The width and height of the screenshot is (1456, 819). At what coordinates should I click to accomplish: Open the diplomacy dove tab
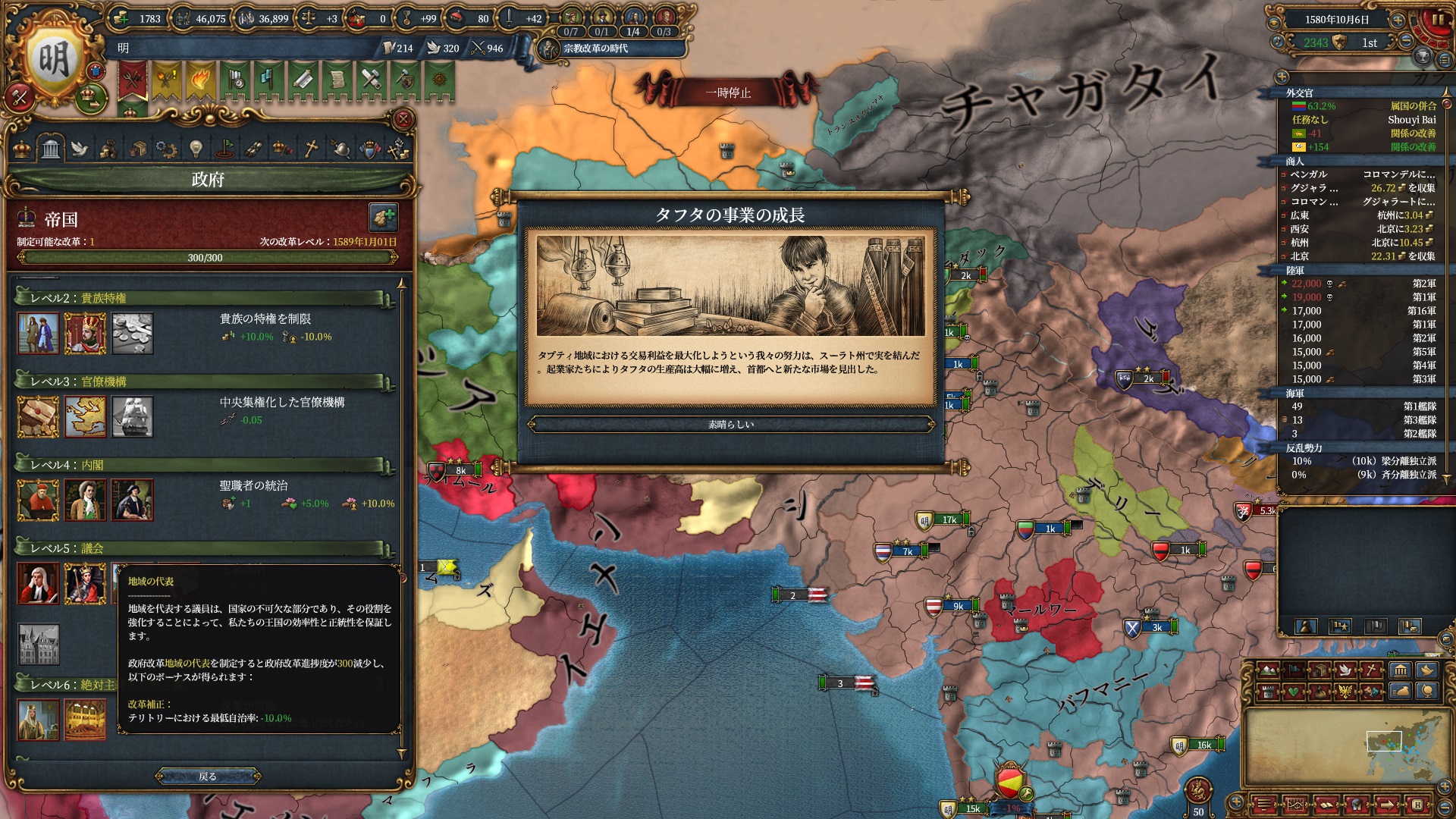click(80, 149)
